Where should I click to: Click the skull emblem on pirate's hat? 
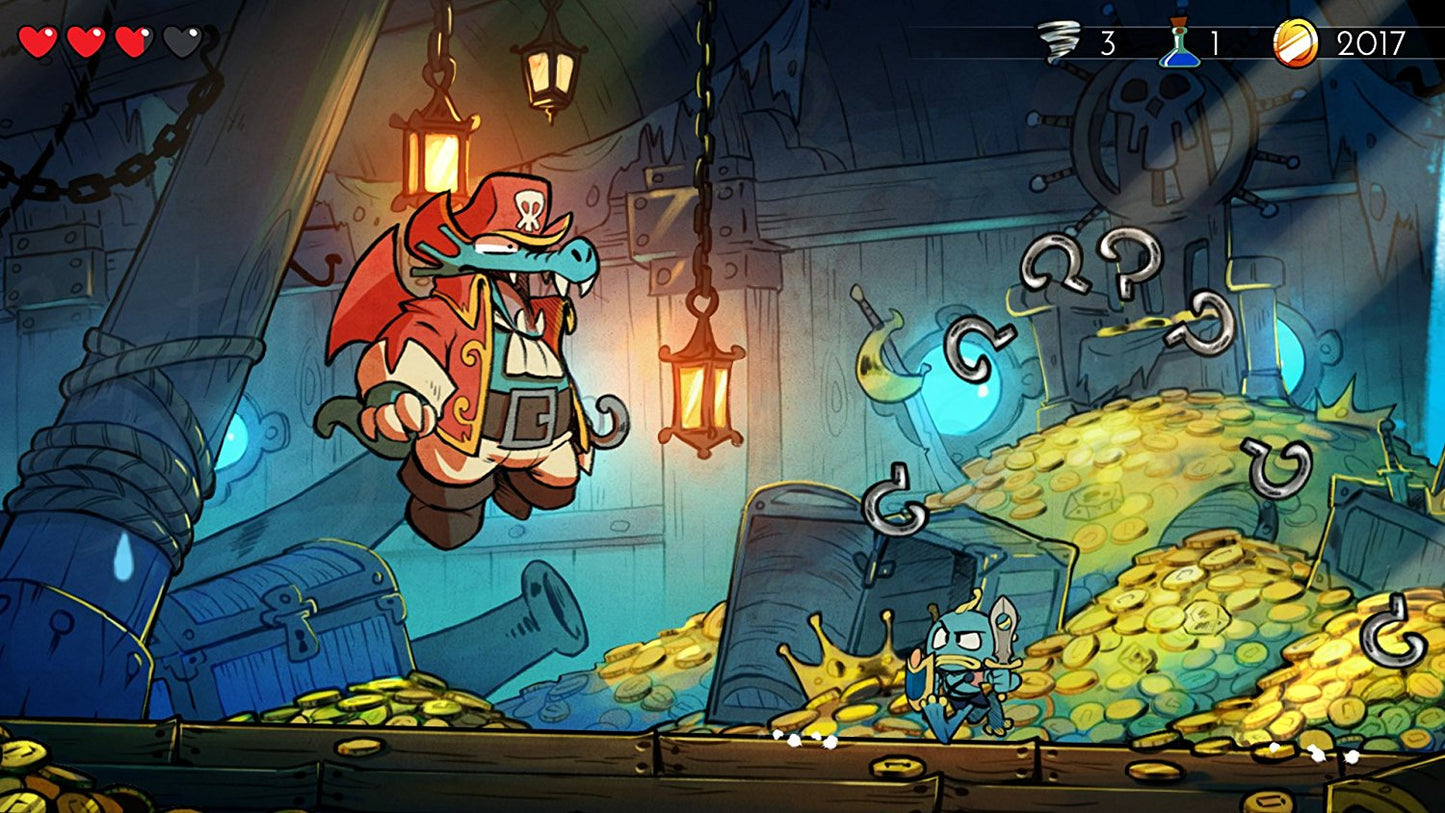(530, 207)
